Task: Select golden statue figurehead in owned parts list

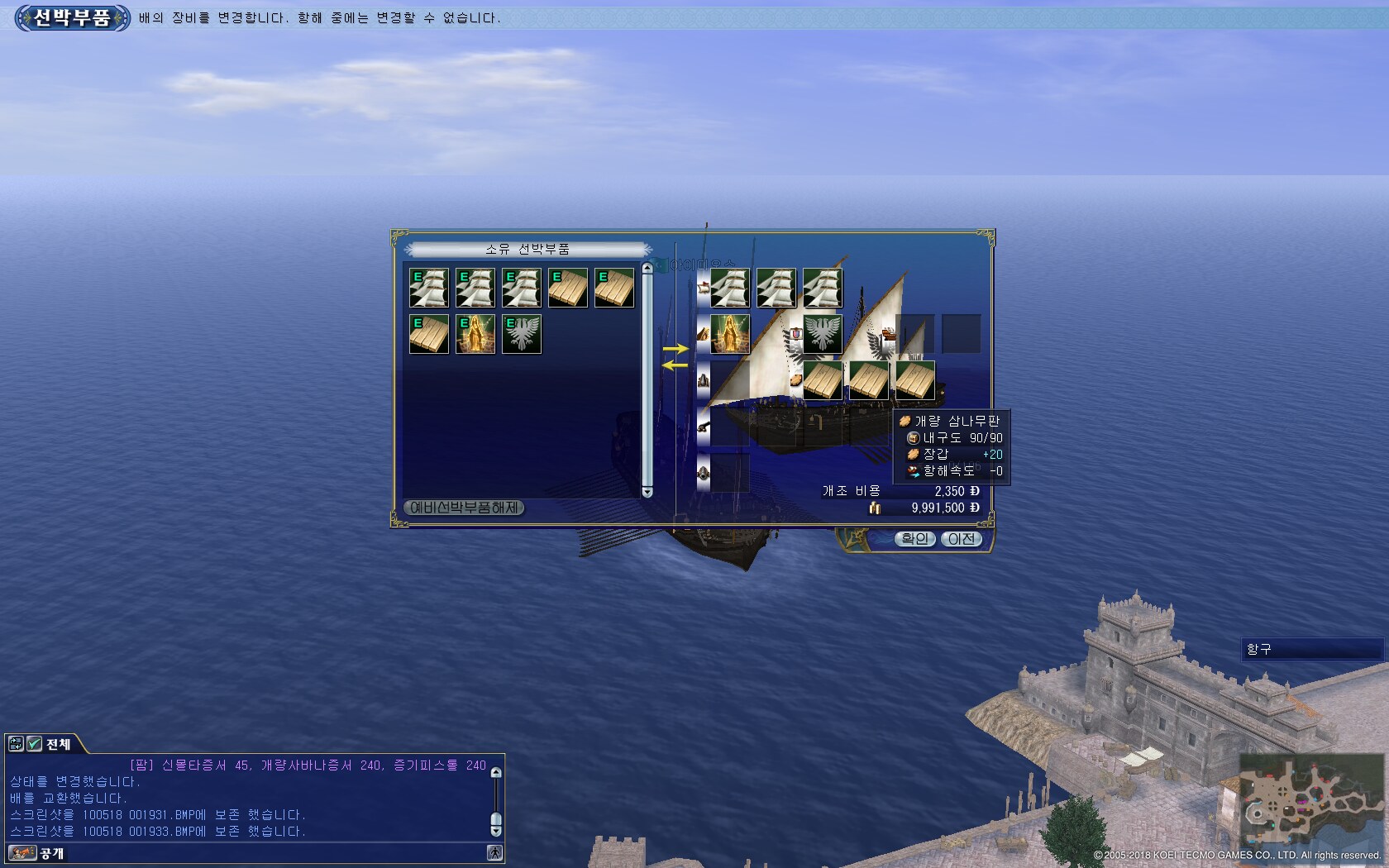Action: (x=475, y=334)
